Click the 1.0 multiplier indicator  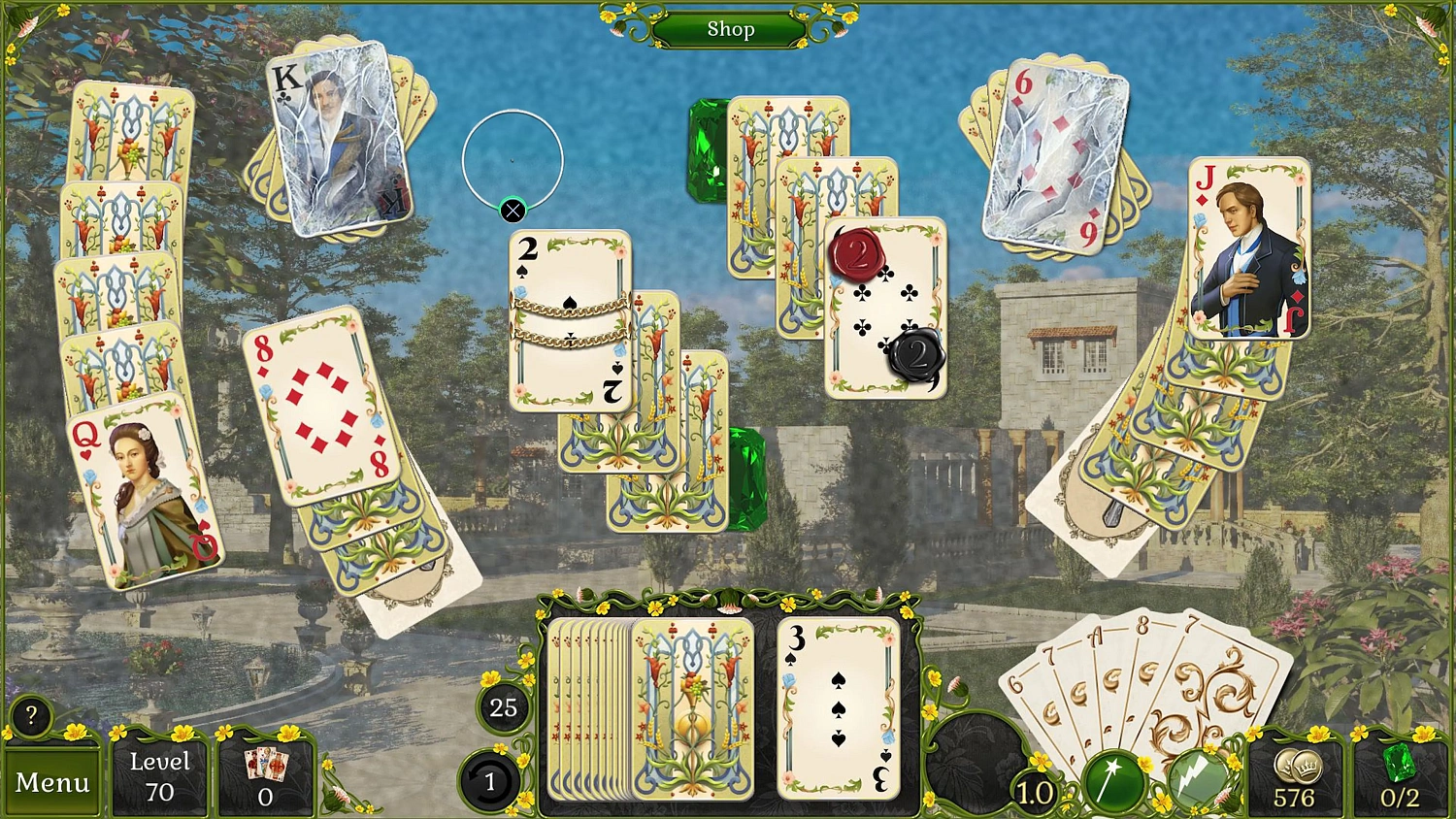[1033, 792]
